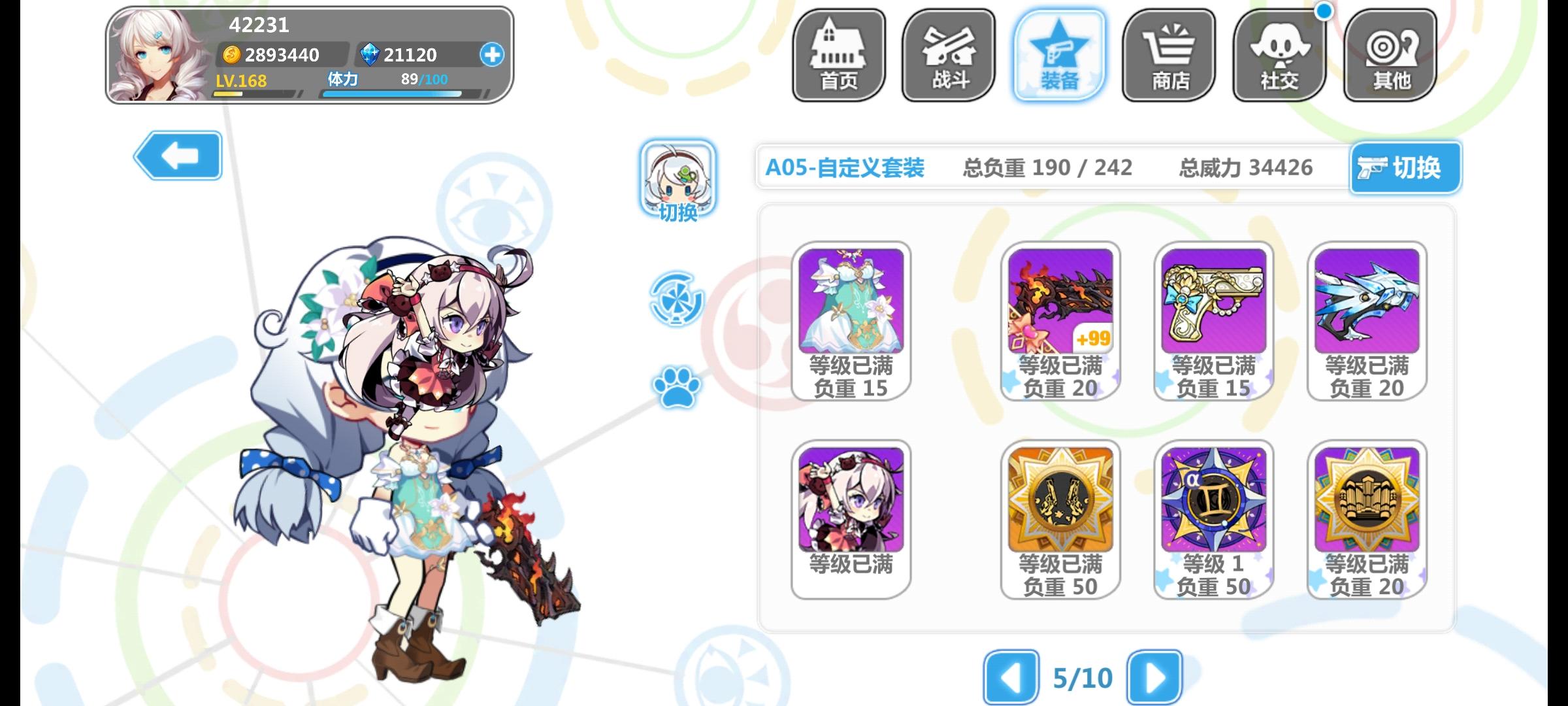This screenshot has height=706, width=1568.
Task: Select the 装备 equipment star icon
Action: coord(1058,56)
